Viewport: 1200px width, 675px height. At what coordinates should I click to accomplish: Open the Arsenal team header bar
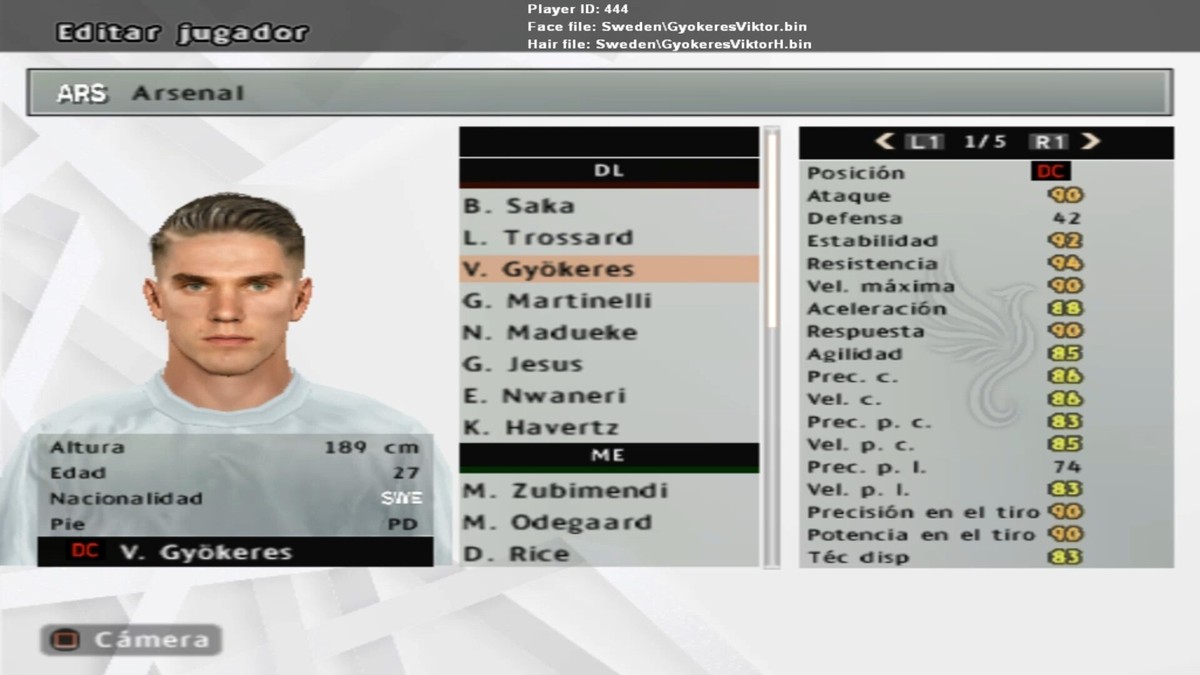(600, 93)
